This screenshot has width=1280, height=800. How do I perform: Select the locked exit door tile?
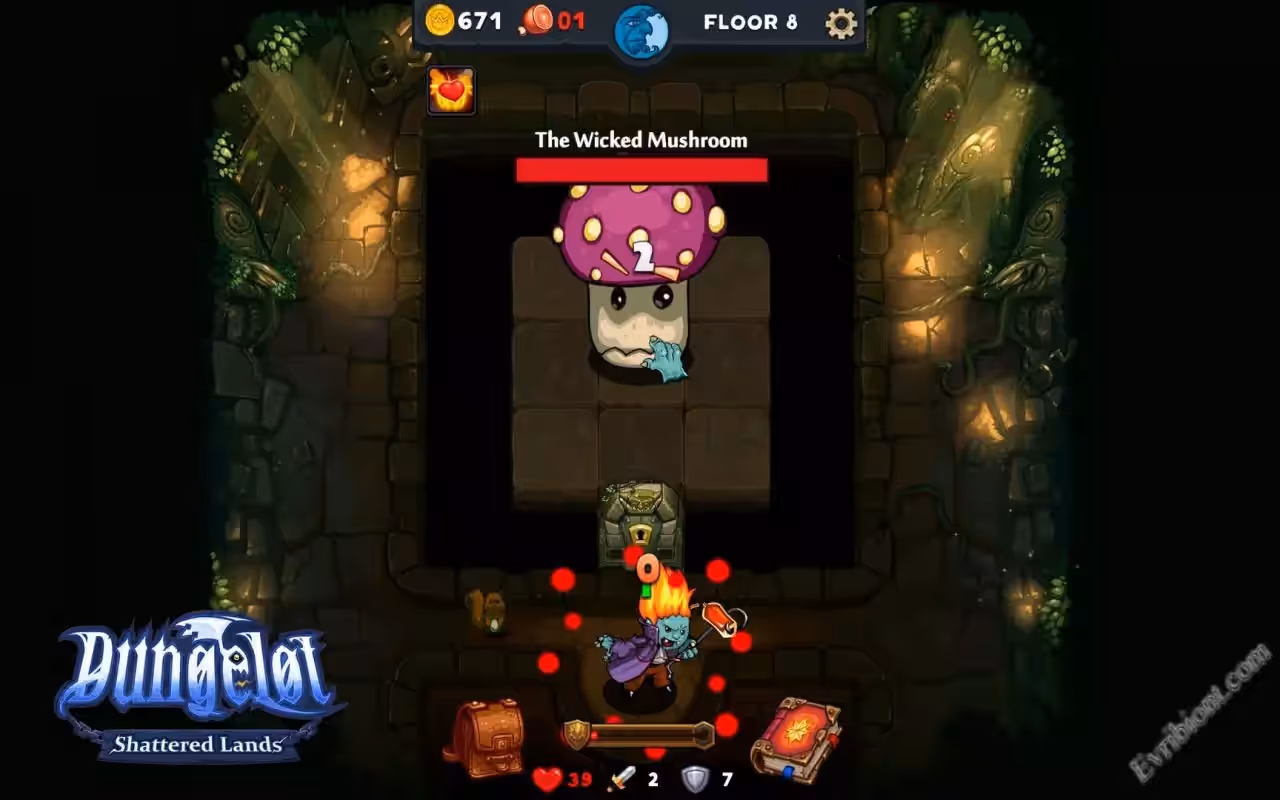640,520
